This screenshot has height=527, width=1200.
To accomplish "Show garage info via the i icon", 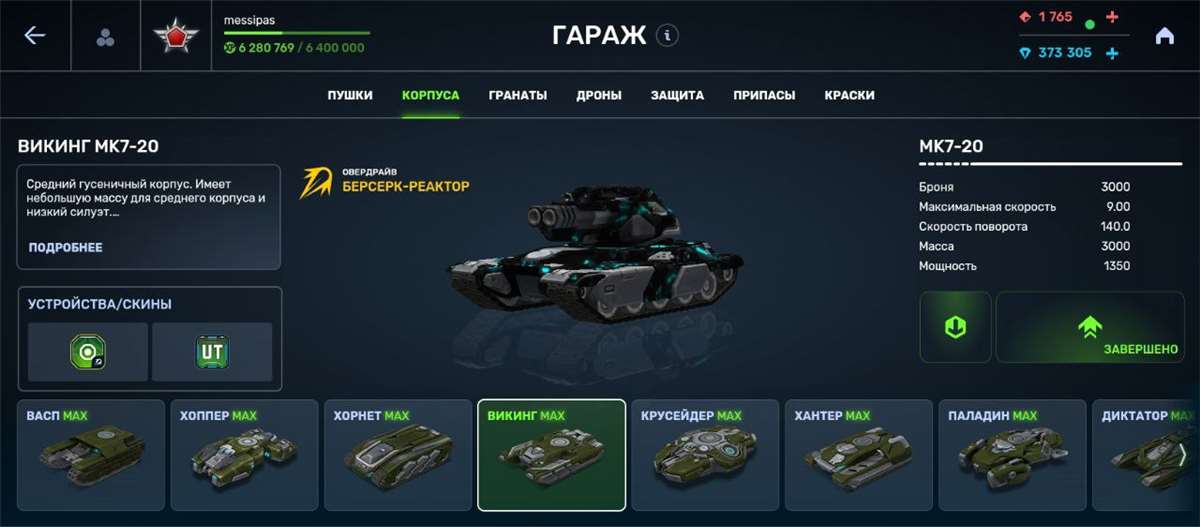I will click(x=667, y=36).
